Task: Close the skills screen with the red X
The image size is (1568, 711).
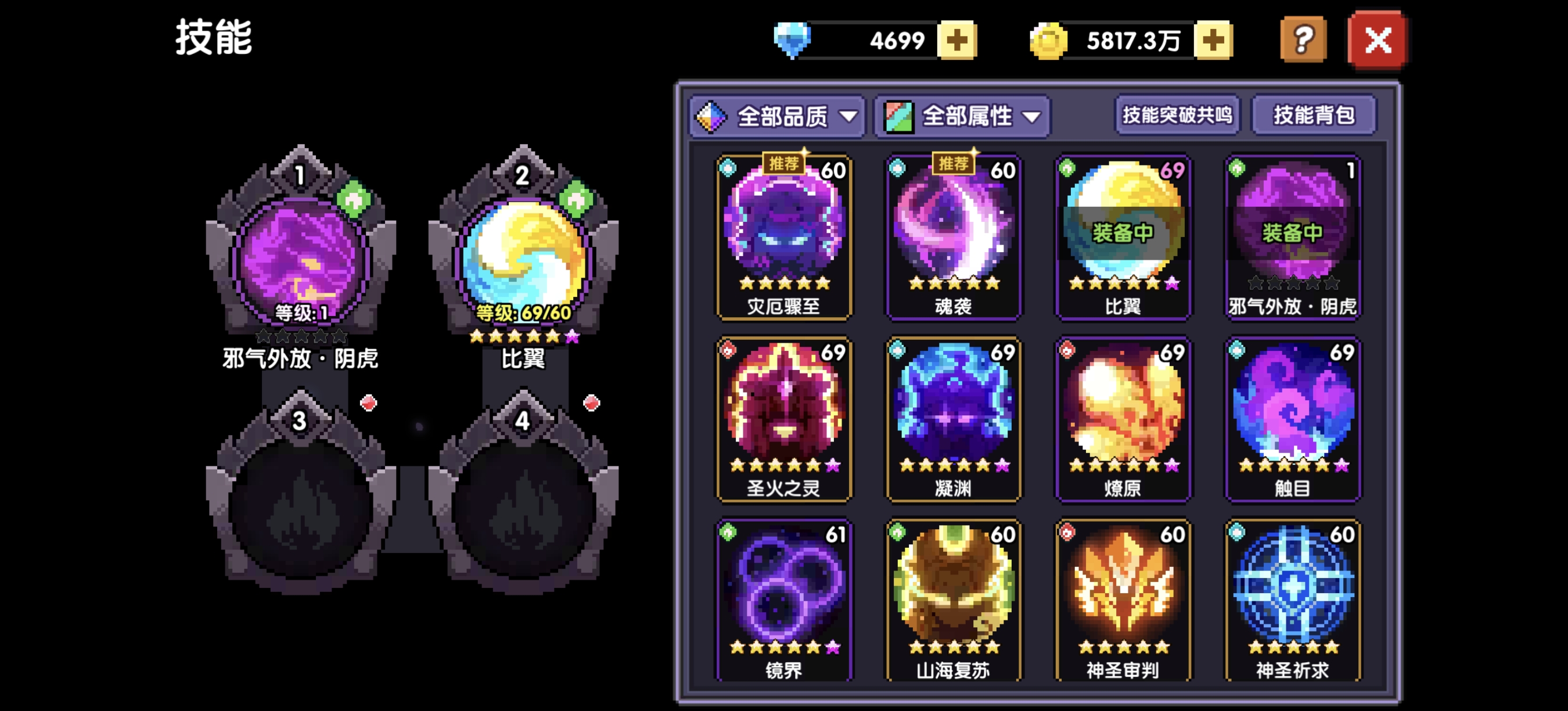Action: coord(1378,41)
